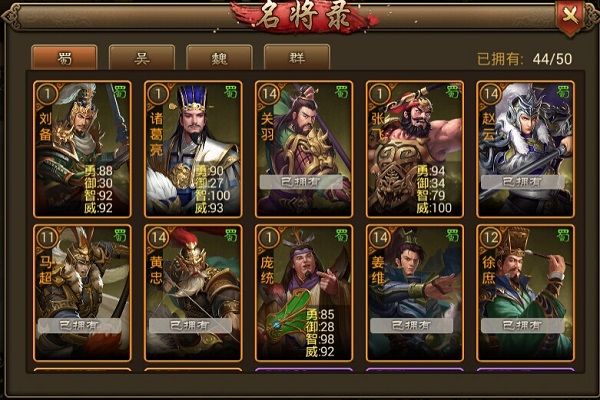Close the 名将录 window
The width and height of the screenshot is (600, 400).
pyautogui.click(x=570, y=15)
